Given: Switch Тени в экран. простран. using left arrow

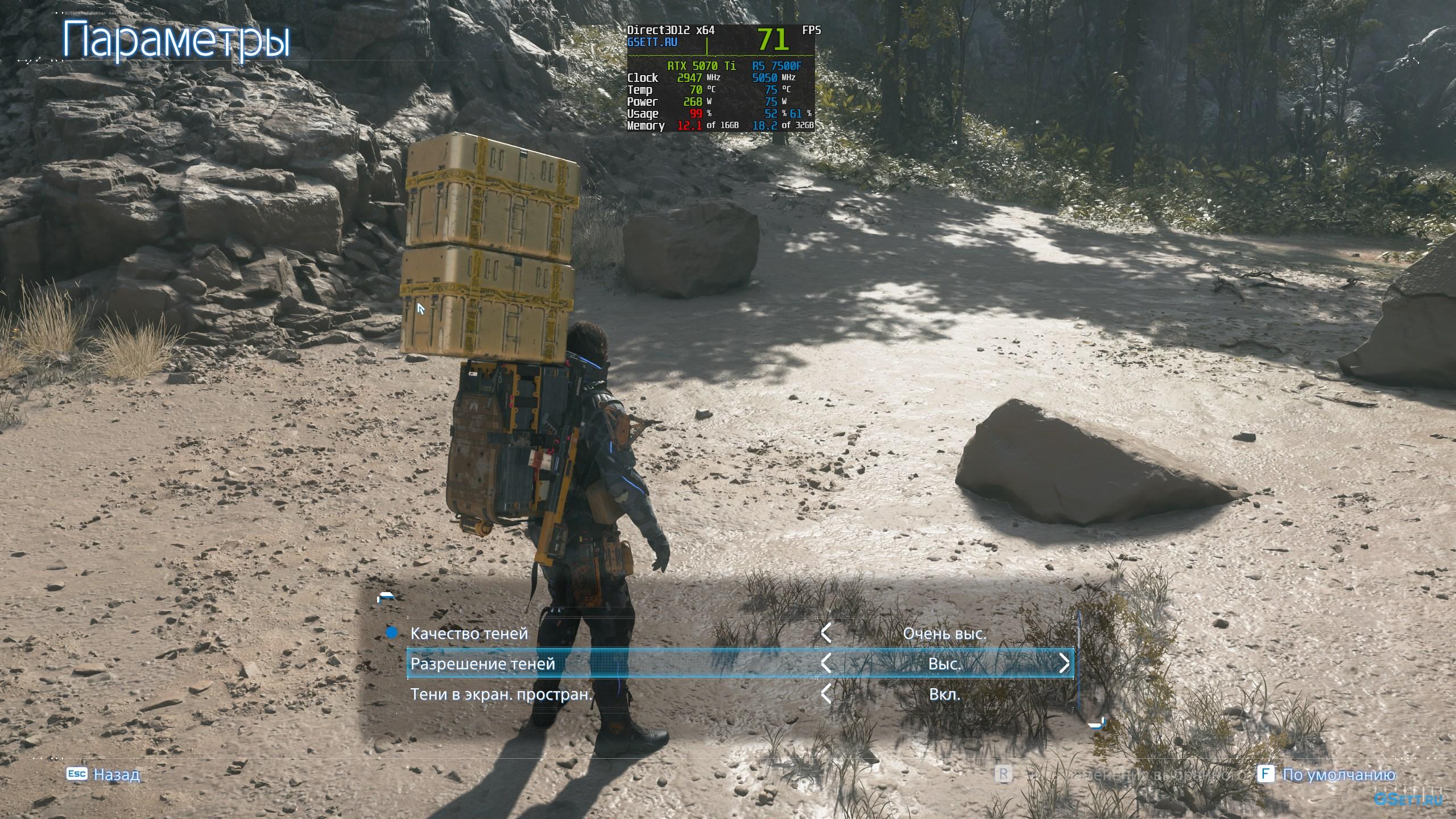Looking at the screenshot, I should tap(826, 694).
